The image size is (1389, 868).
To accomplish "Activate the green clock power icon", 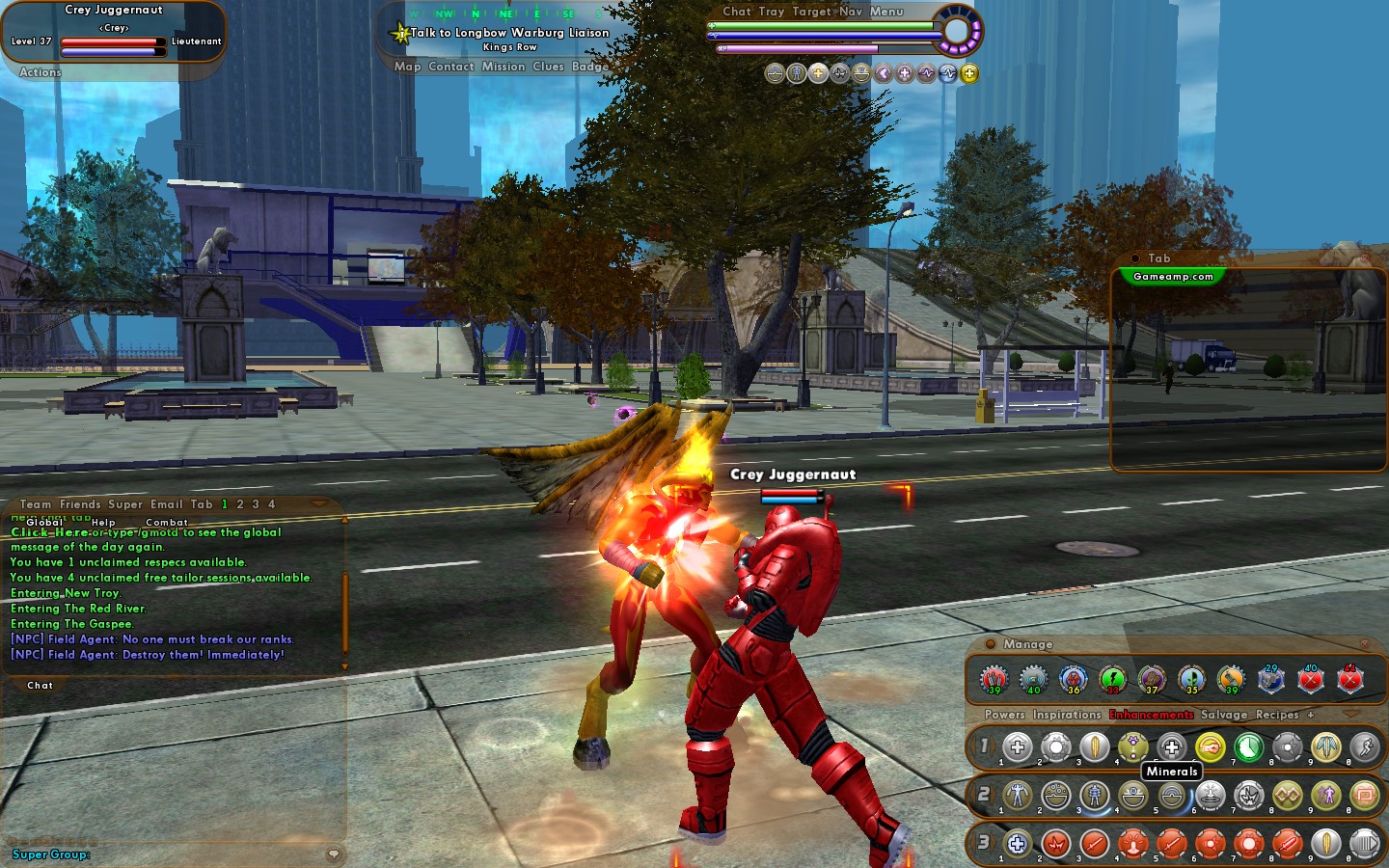I will [x=1249, y=746].
